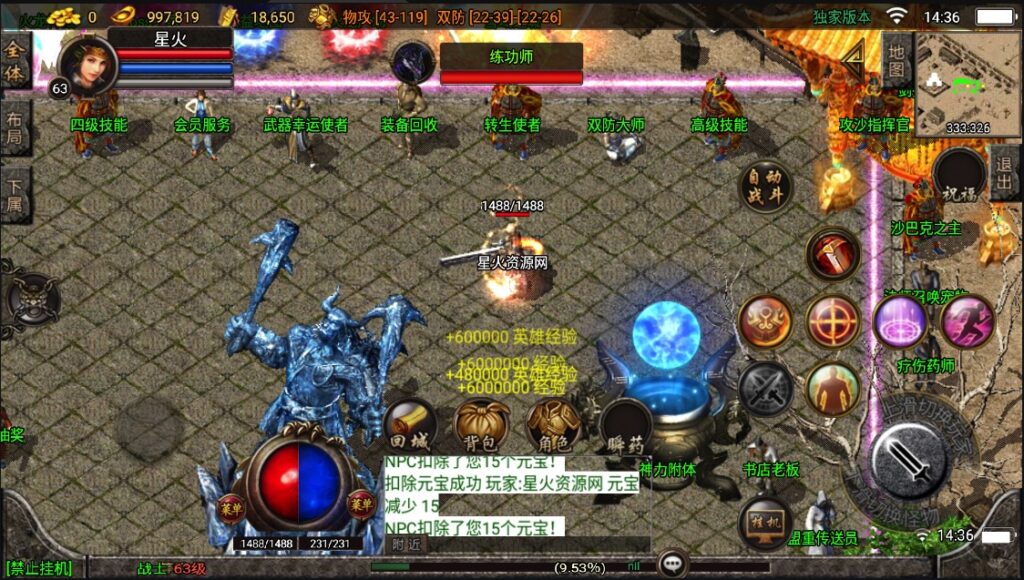Select the 全体 tab on left edge

pyautogui.click(x=15, y=60)
